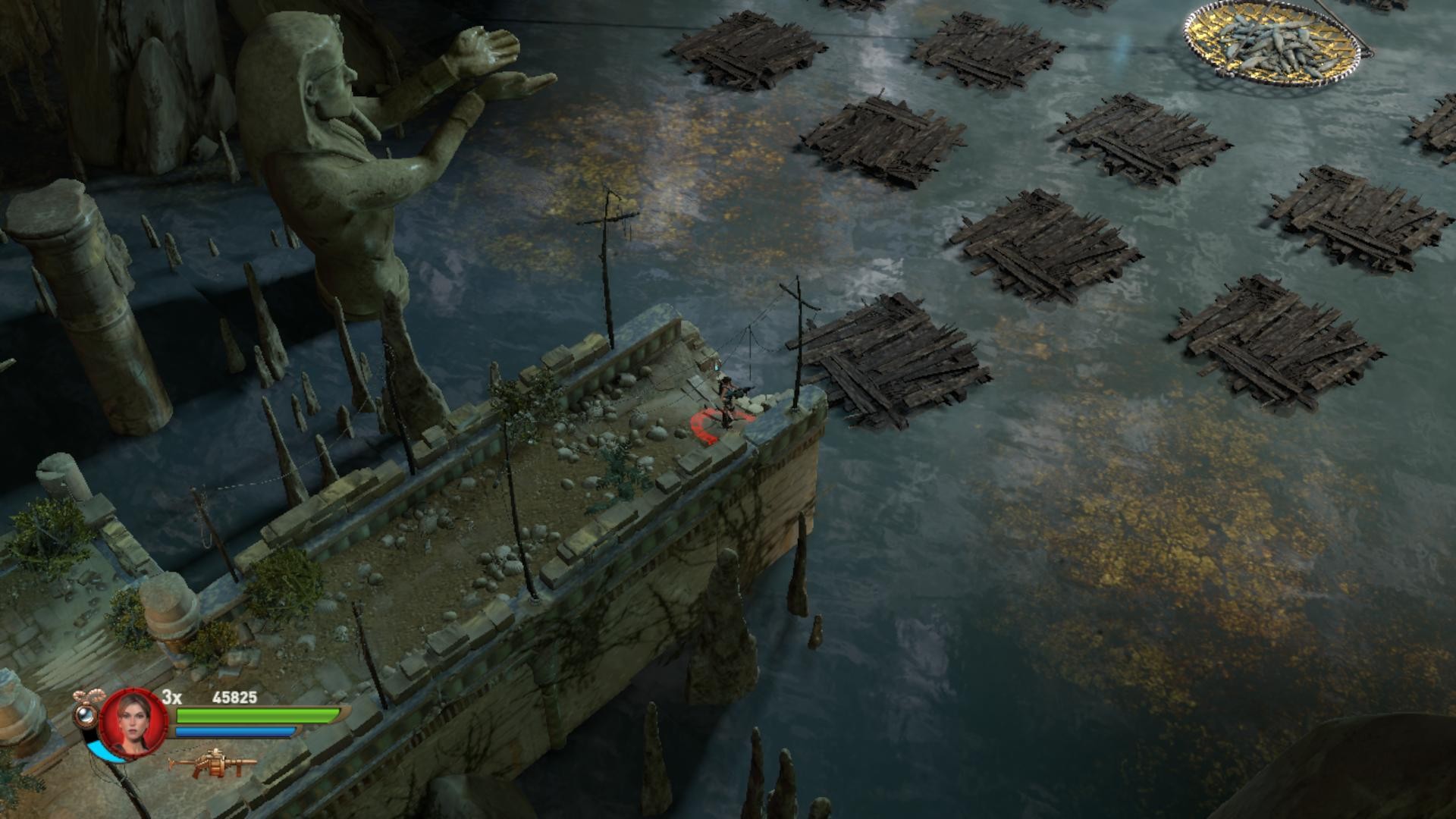Select the grenade launcher weapon icon

tap(212, 764)
